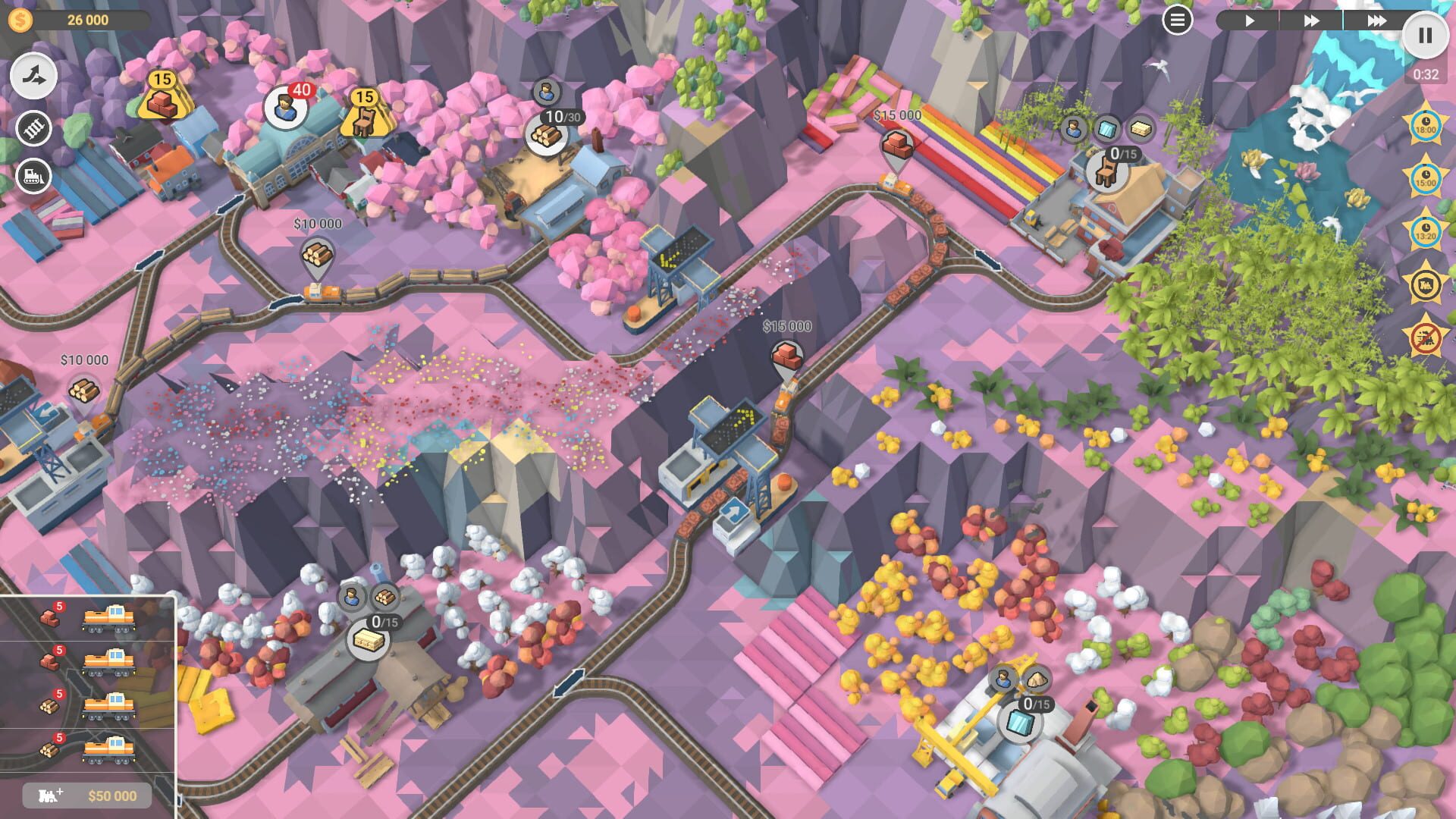Open the hamburger menu
This screenshot has height=819, width=1456.
point(1177,20)
